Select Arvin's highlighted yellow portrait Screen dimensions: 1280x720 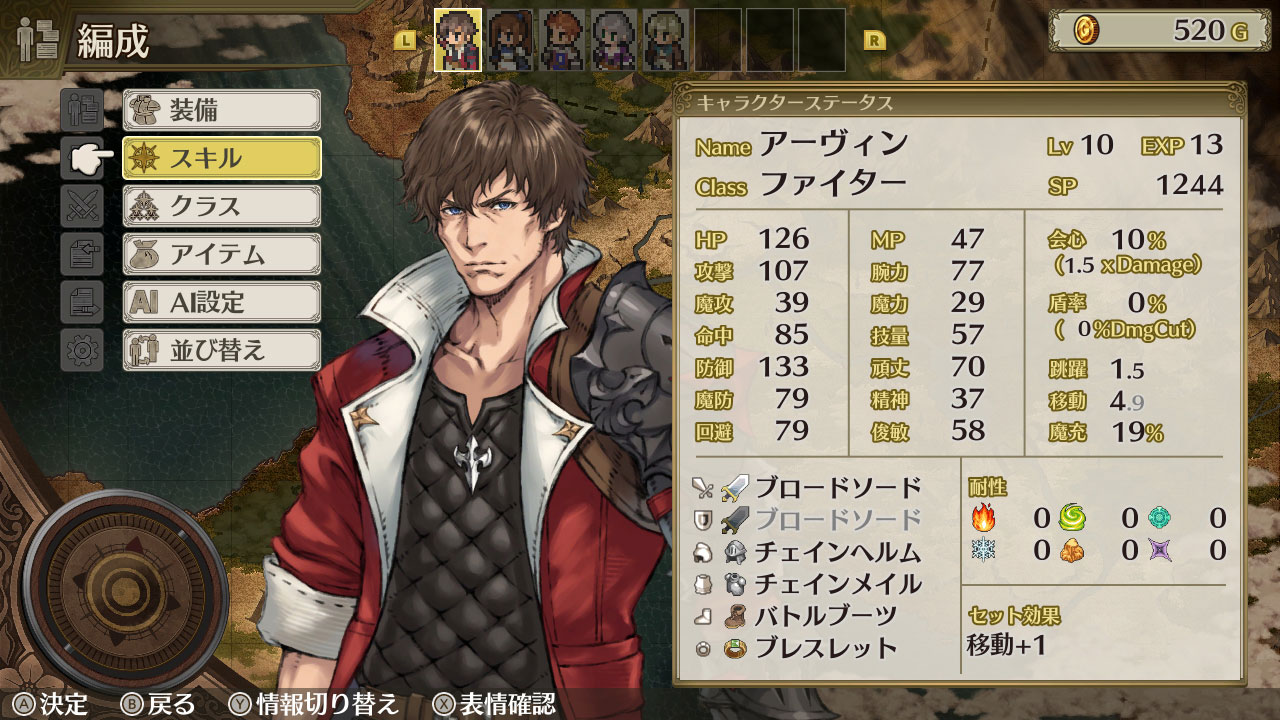coord(458,40)
